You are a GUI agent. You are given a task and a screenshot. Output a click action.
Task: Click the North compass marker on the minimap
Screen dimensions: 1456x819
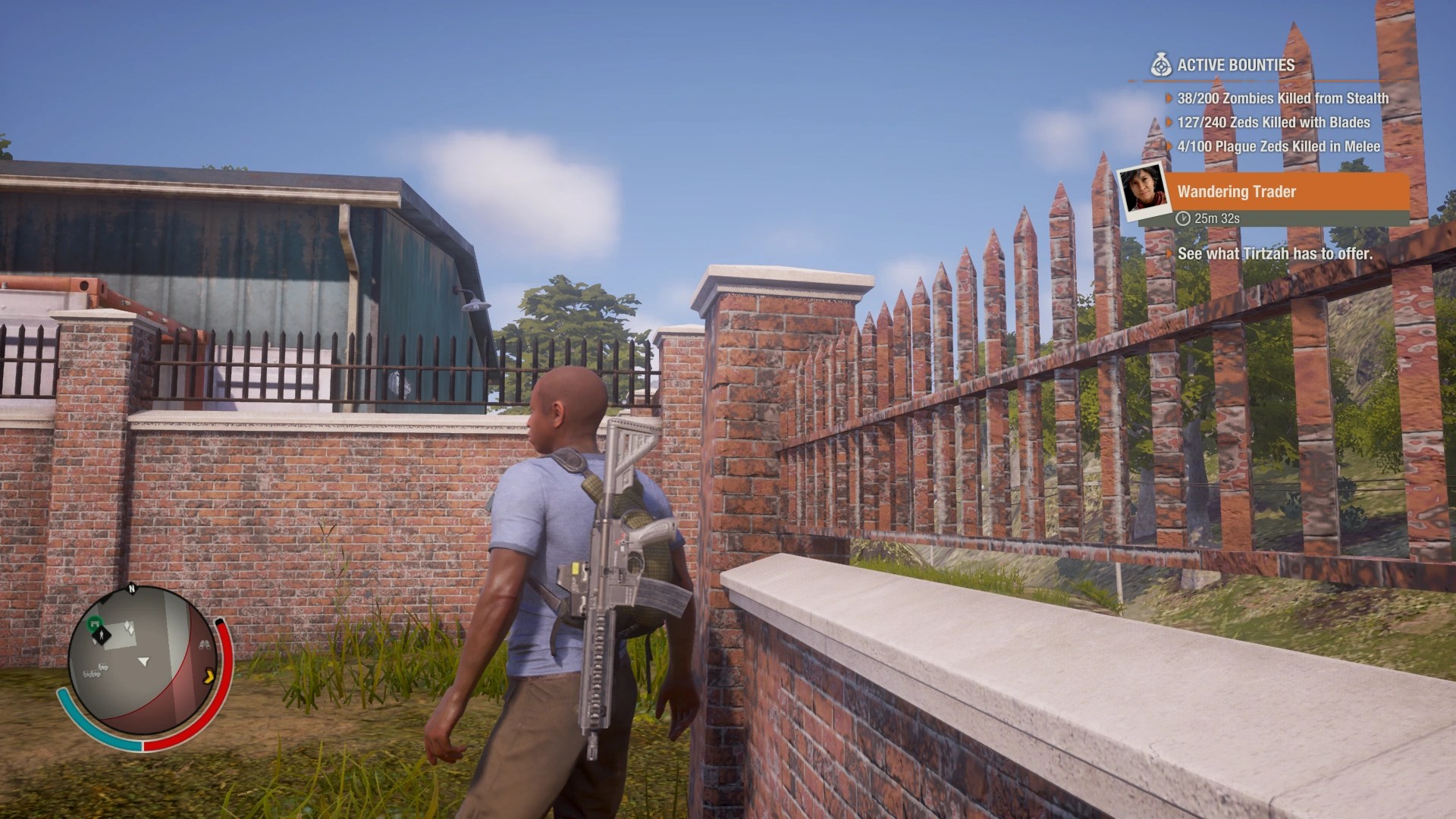131,588
